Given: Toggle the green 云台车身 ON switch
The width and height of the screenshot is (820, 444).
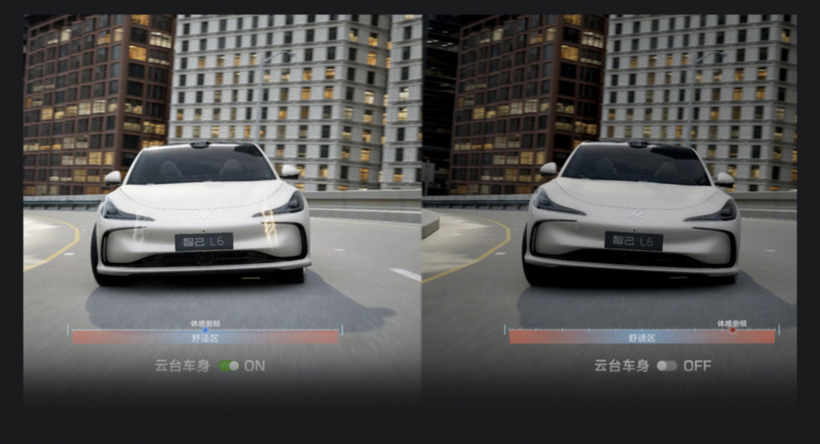Looking at the screenshot, I should 229,366.
